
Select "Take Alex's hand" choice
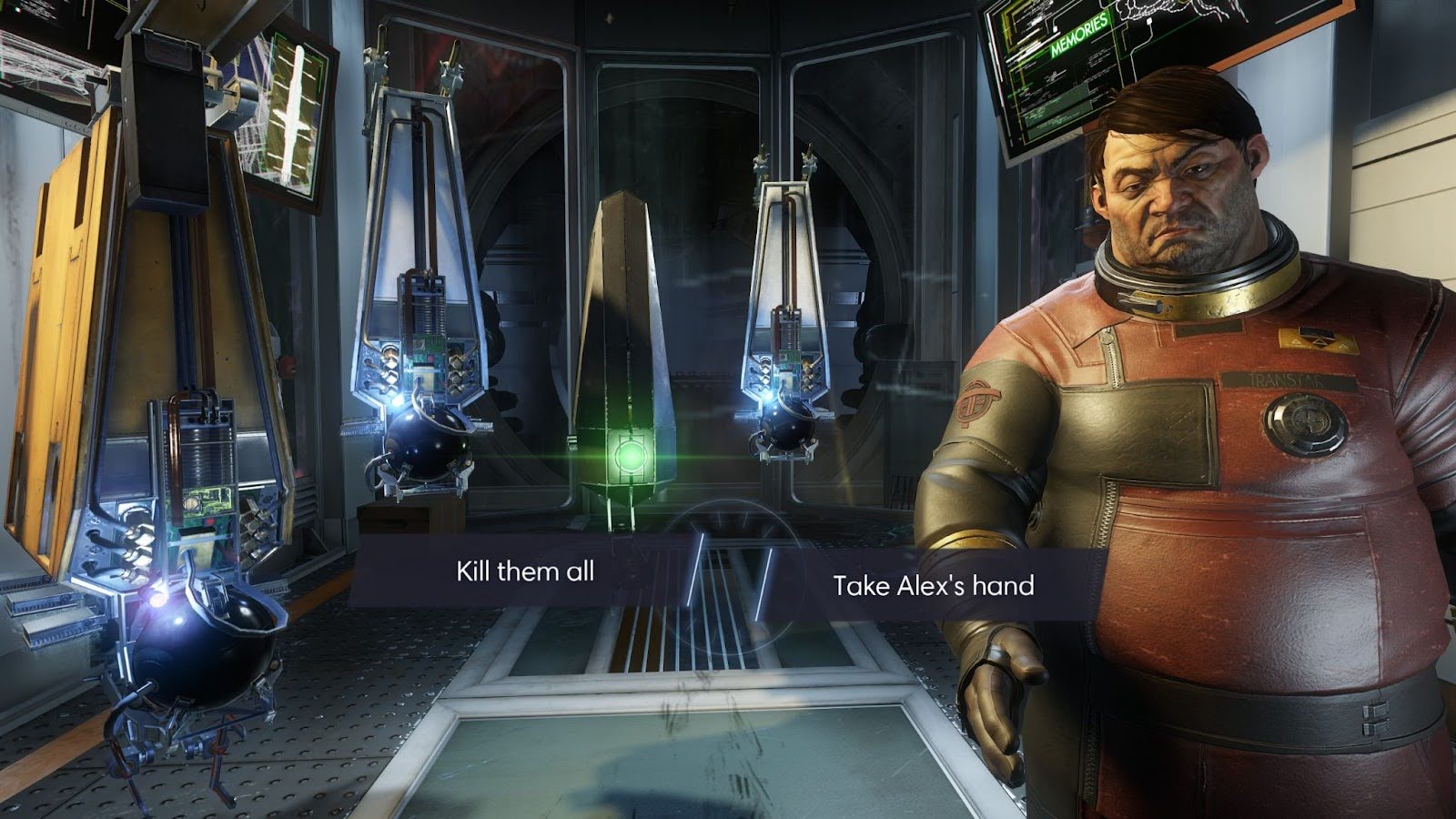pos(933,585)
